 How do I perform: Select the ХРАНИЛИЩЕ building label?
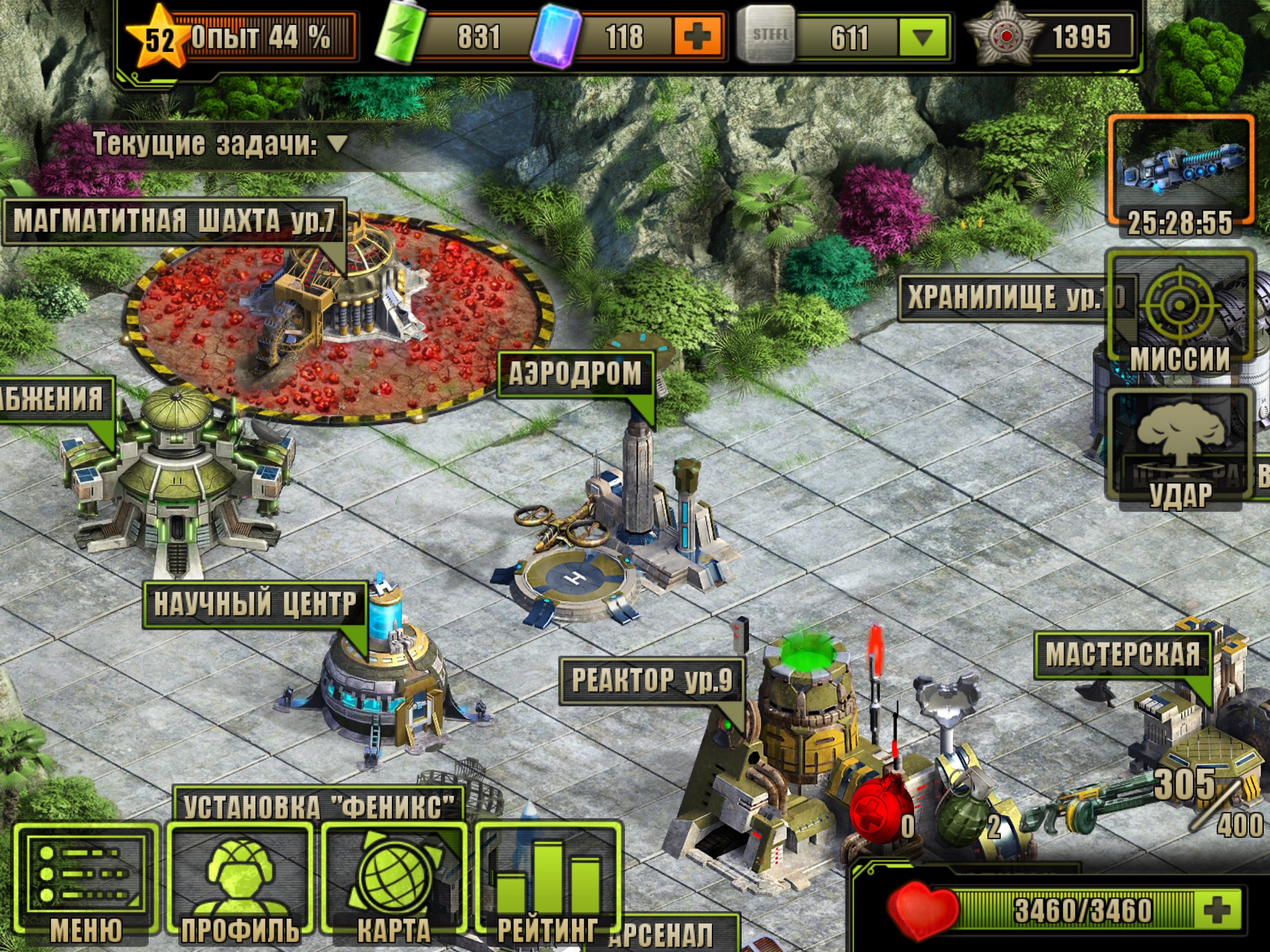1005,297
